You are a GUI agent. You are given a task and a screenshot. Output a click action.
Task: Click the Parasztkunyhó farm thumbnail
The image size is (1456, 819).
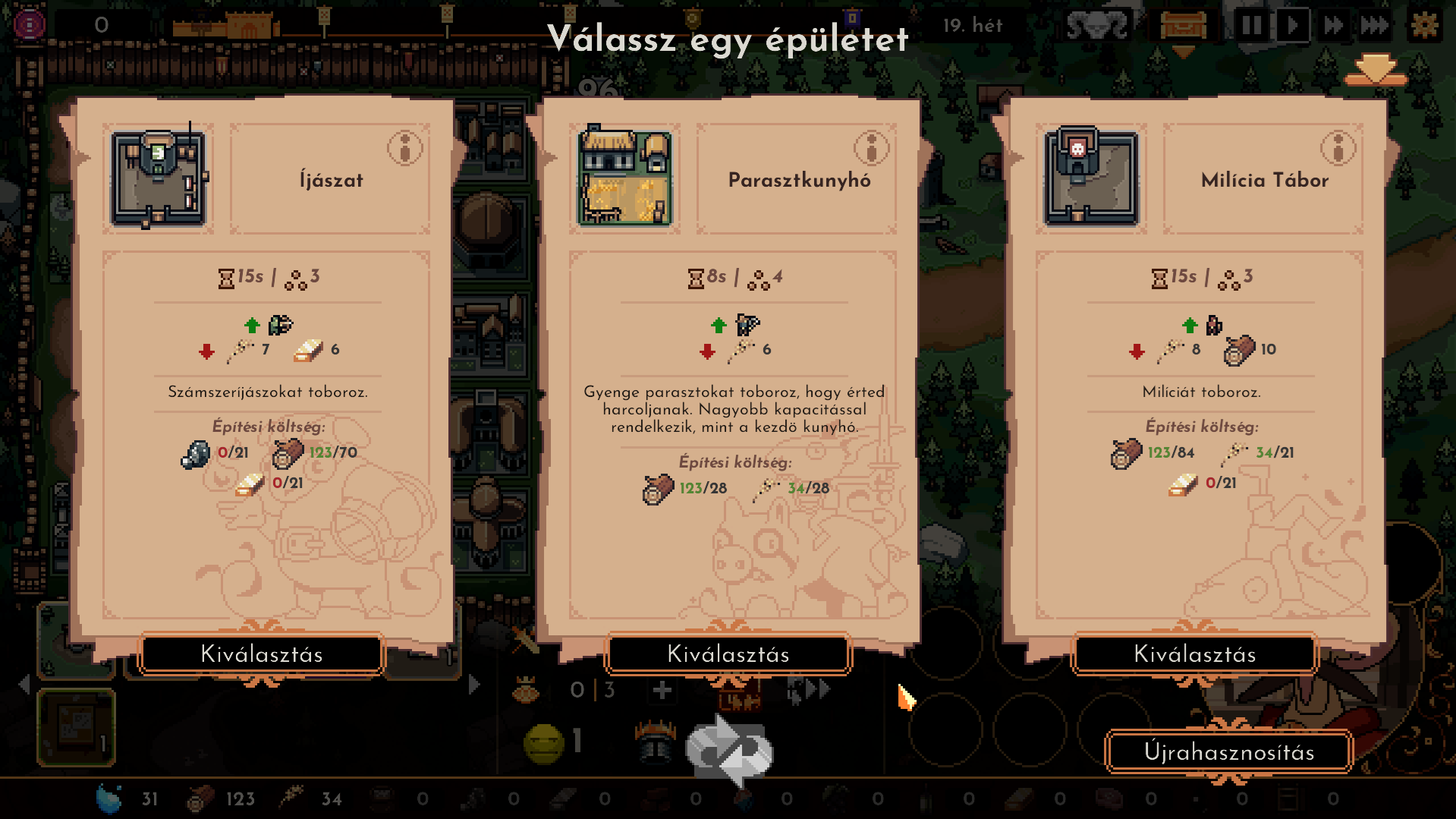(x=625, y=179)
